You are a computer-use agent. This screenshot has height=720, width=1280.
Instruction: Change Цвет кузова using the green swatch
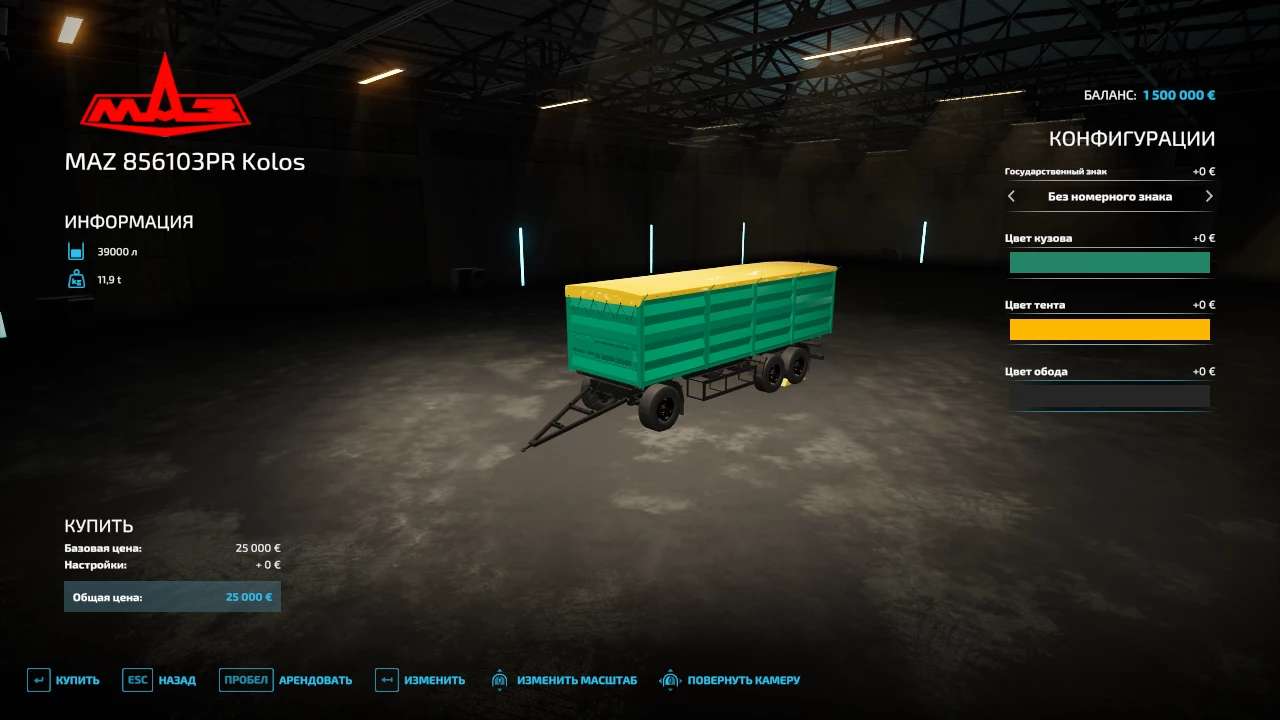(x=1110, y=262)
